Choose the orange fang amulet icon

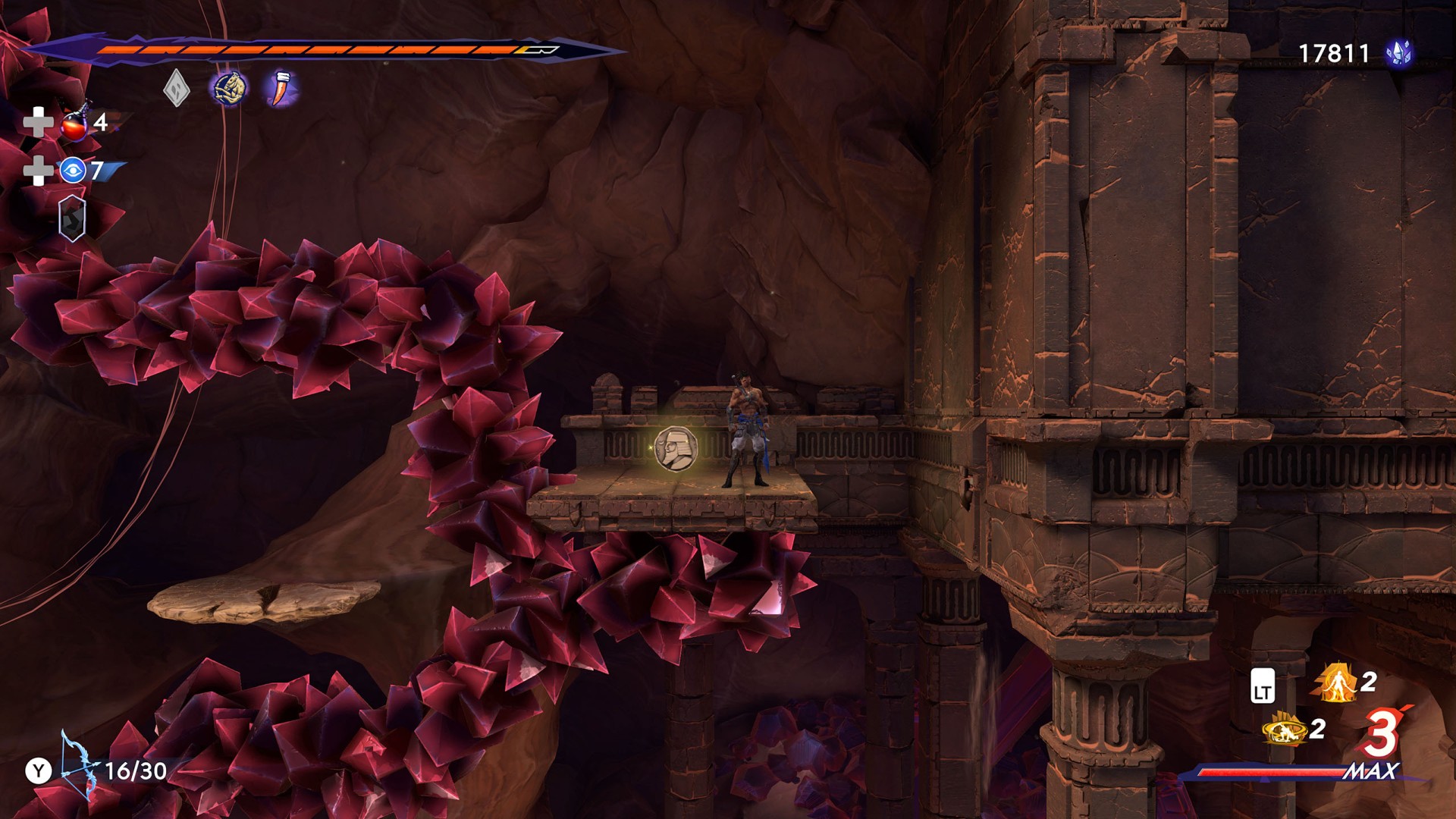coord(281,88)
